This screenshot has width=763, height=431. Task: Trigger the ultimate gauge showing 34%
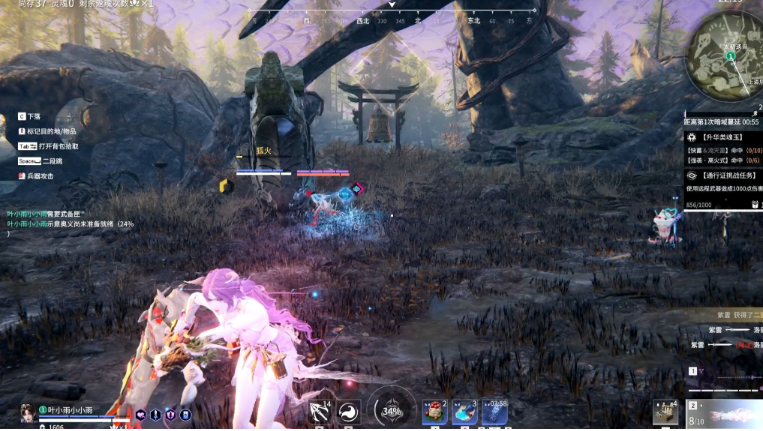[392, 410]
